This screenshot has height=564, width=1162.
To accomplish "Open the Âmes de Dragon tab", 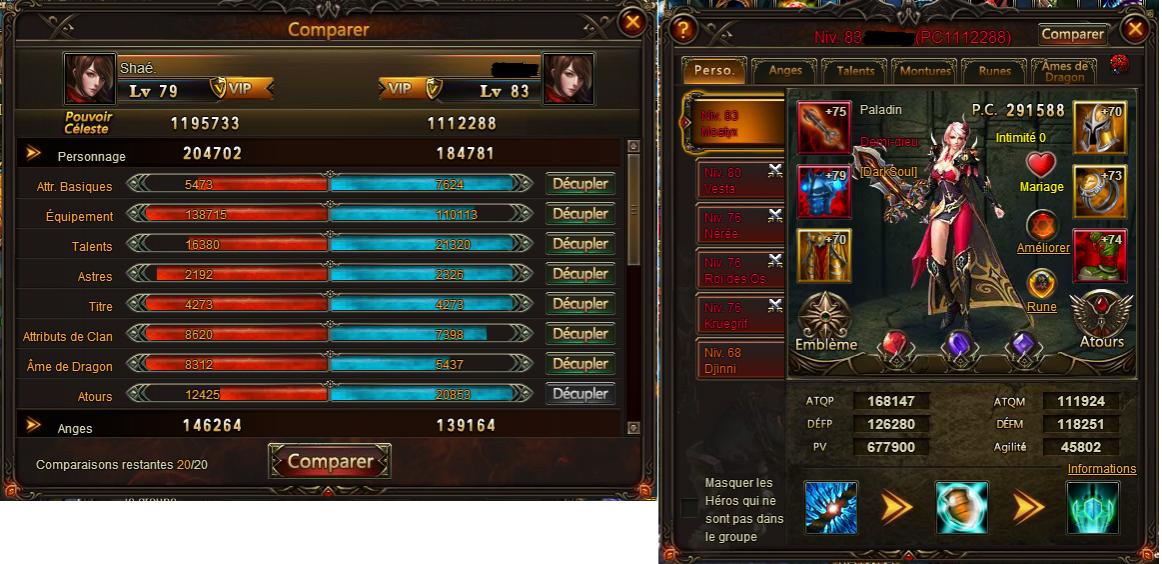I will pyautogui.click(x=1063, y=71).
